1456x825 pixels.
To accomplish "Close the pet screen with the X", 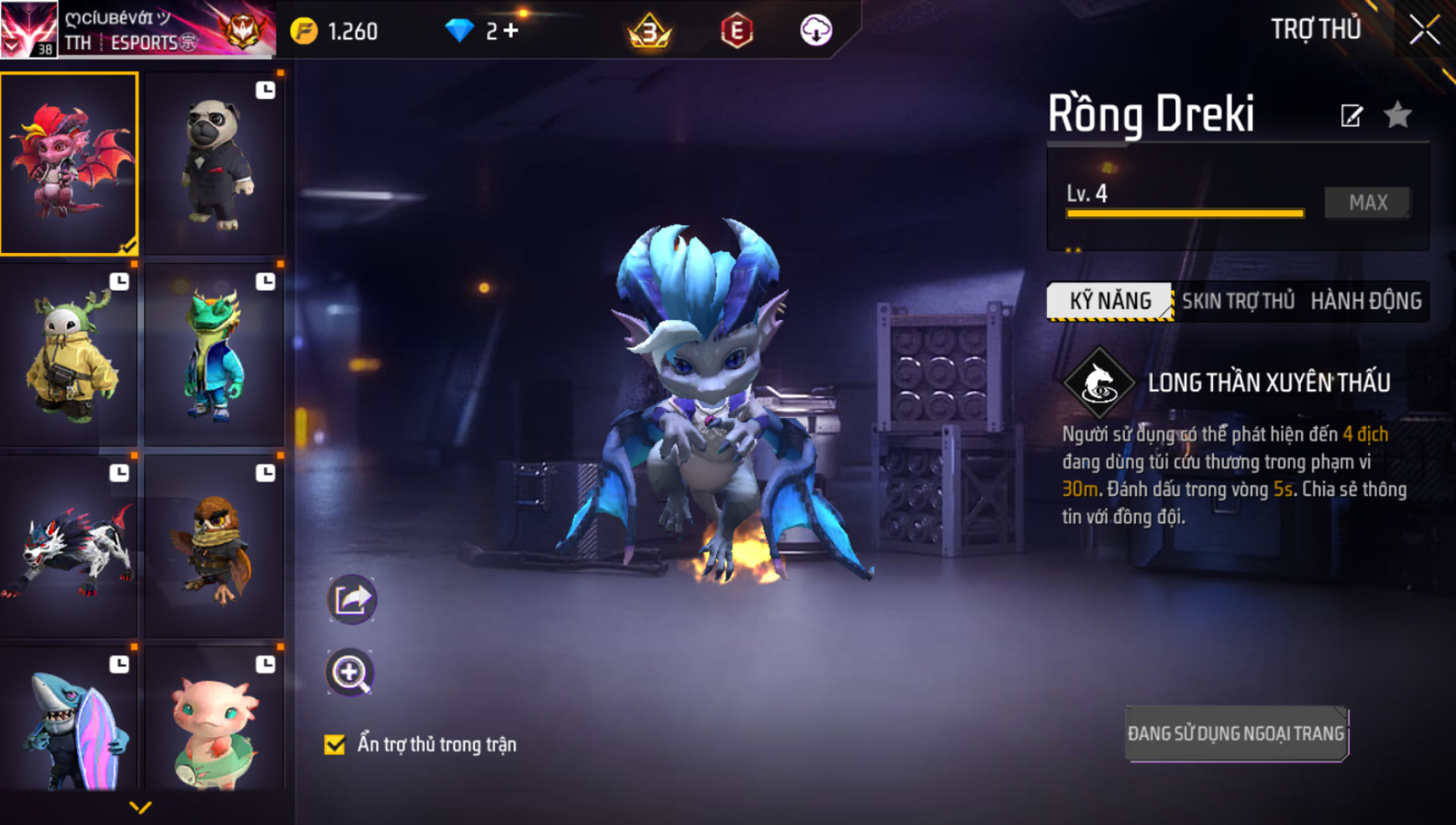I will click(1423, 30).
